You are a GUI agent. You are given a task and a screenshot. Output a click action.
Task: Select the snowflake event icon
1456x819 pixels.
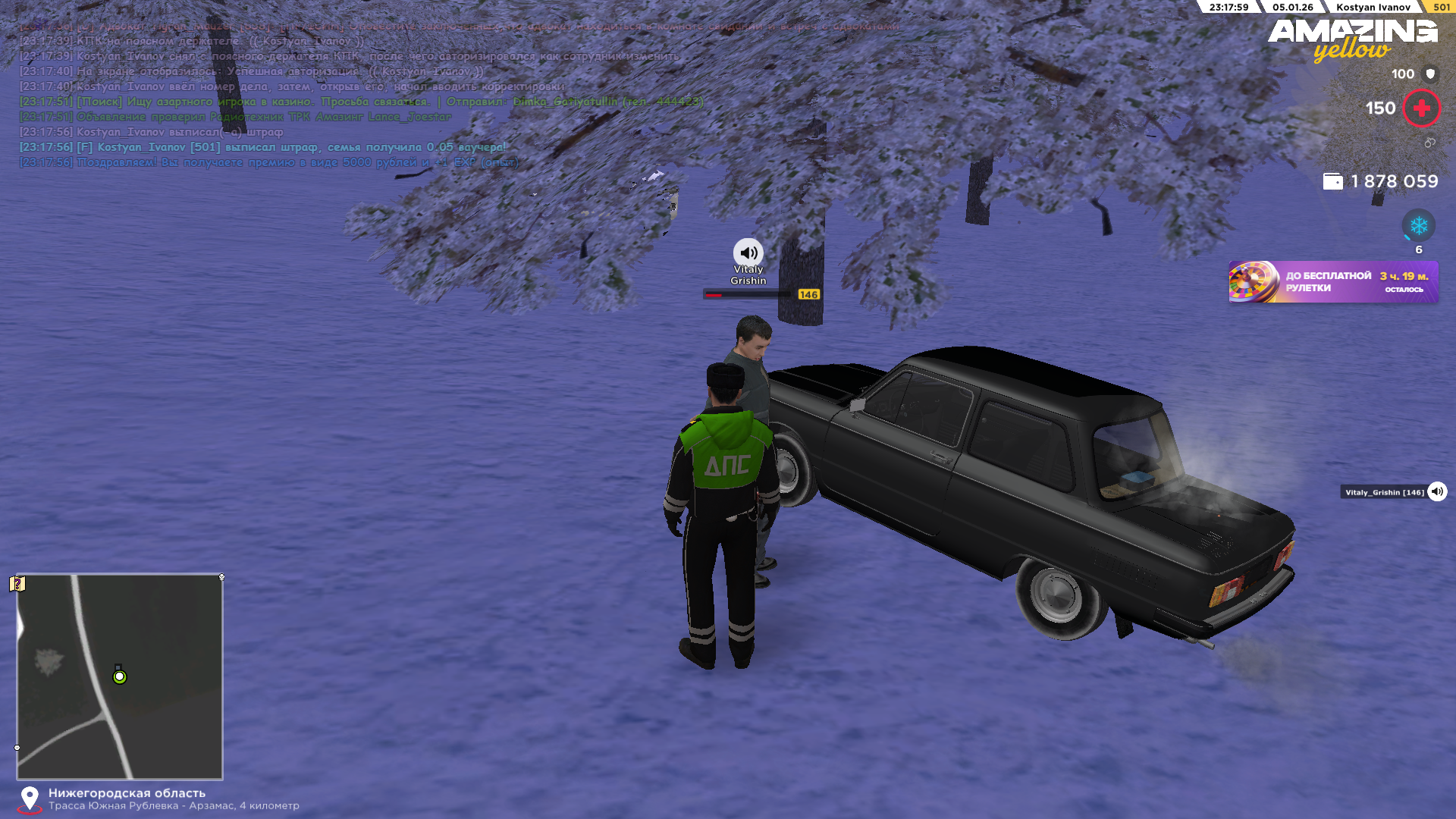click(1418, 226)
